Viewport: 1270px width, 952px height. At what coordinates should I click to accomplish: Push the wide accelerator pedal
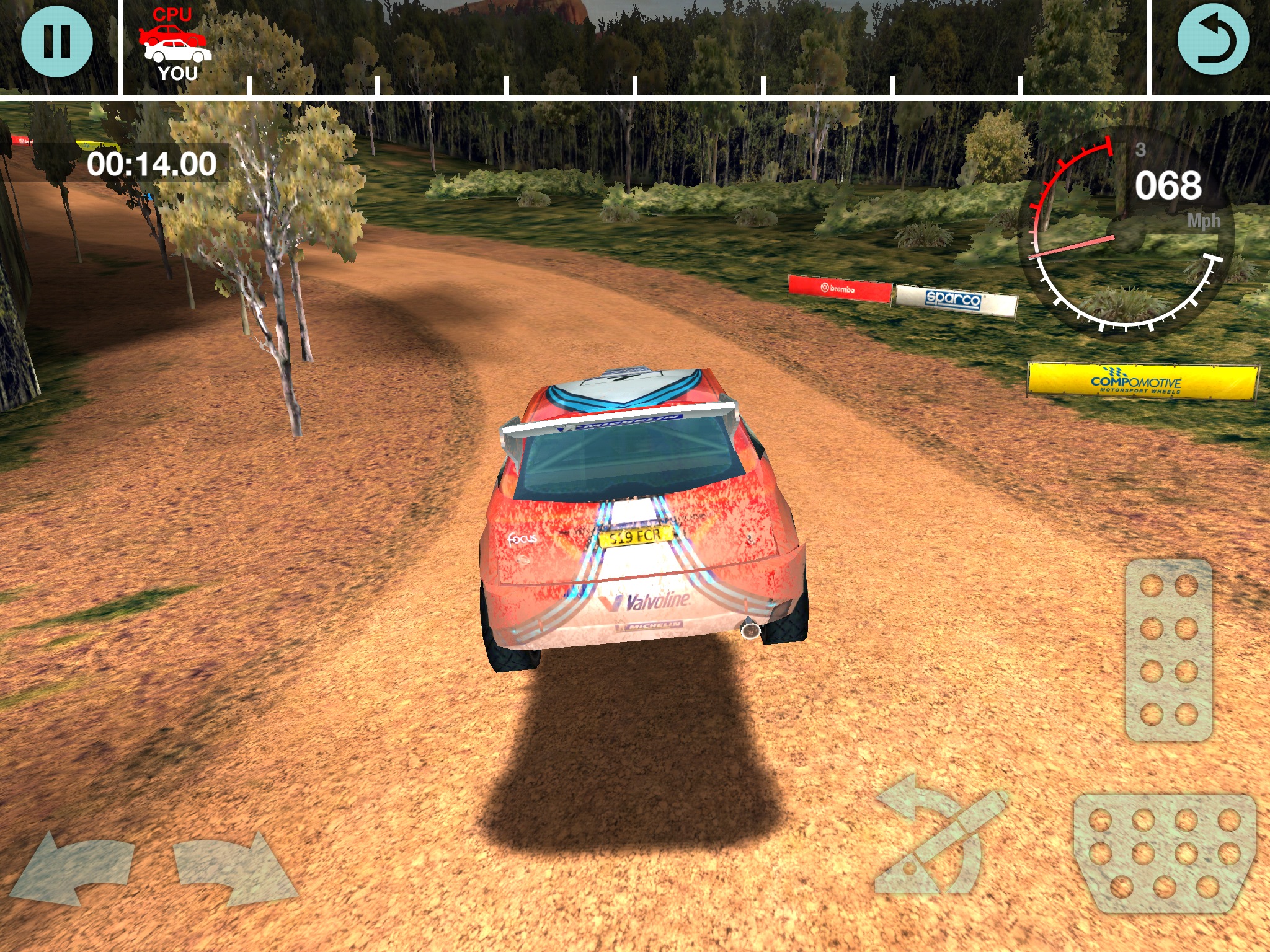pos(1165,853)
